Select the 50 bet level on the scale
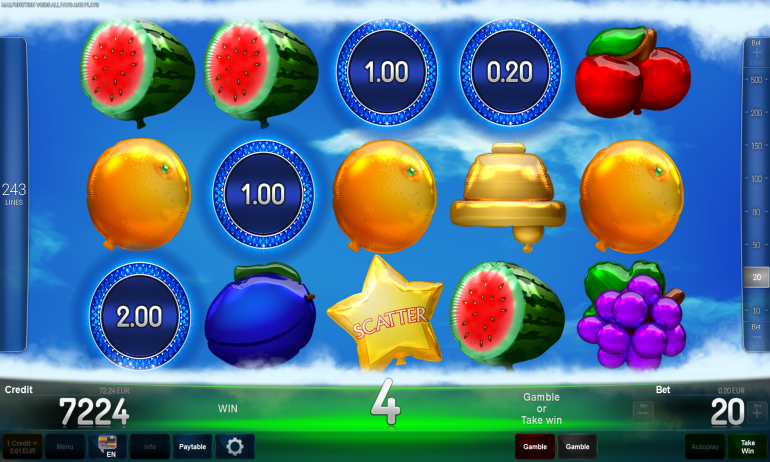 (x=756, y=244)
